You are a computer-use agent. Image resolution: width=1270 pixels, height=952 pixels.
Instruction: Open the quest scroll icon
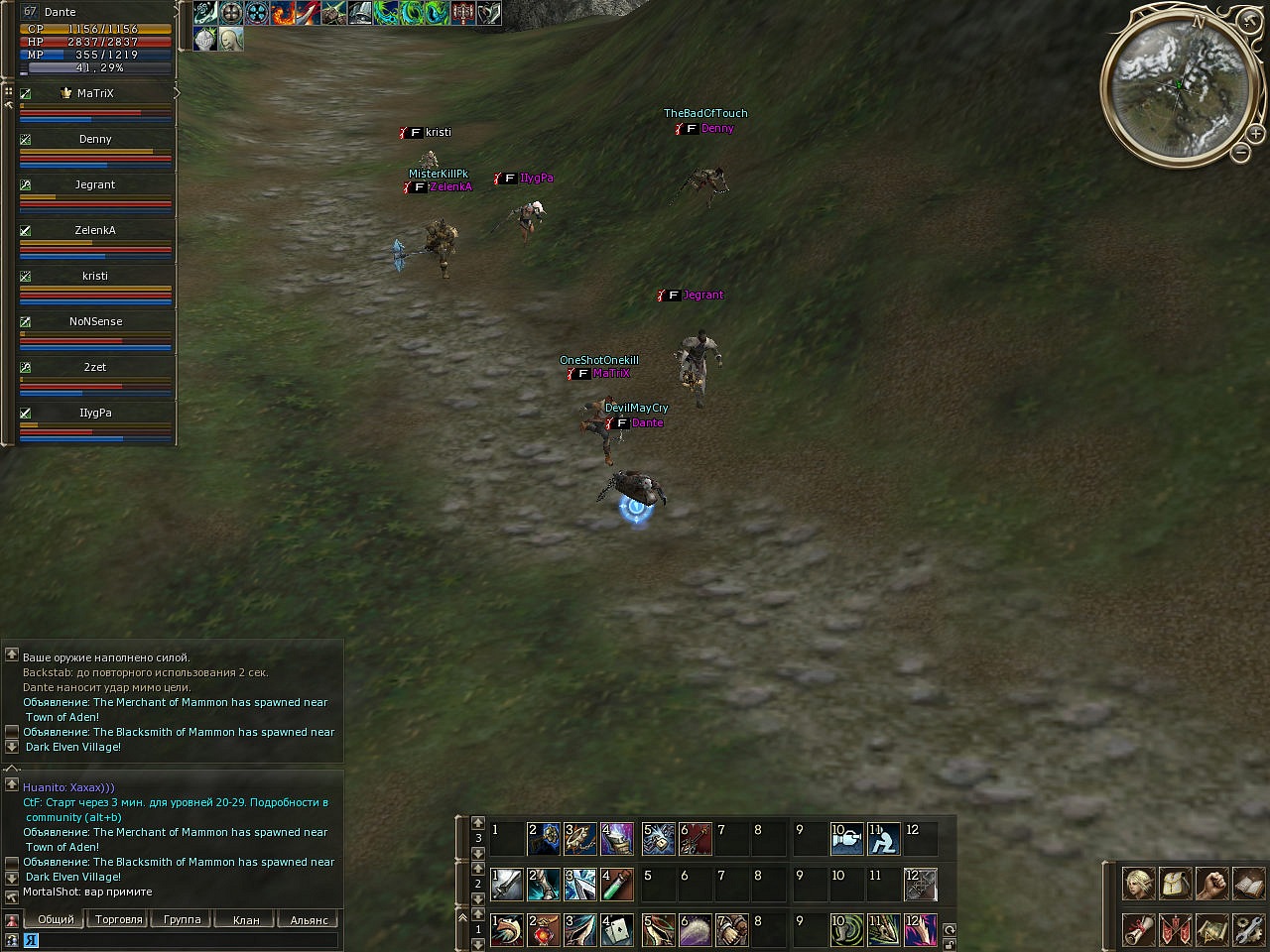[x=1138, y=930]
